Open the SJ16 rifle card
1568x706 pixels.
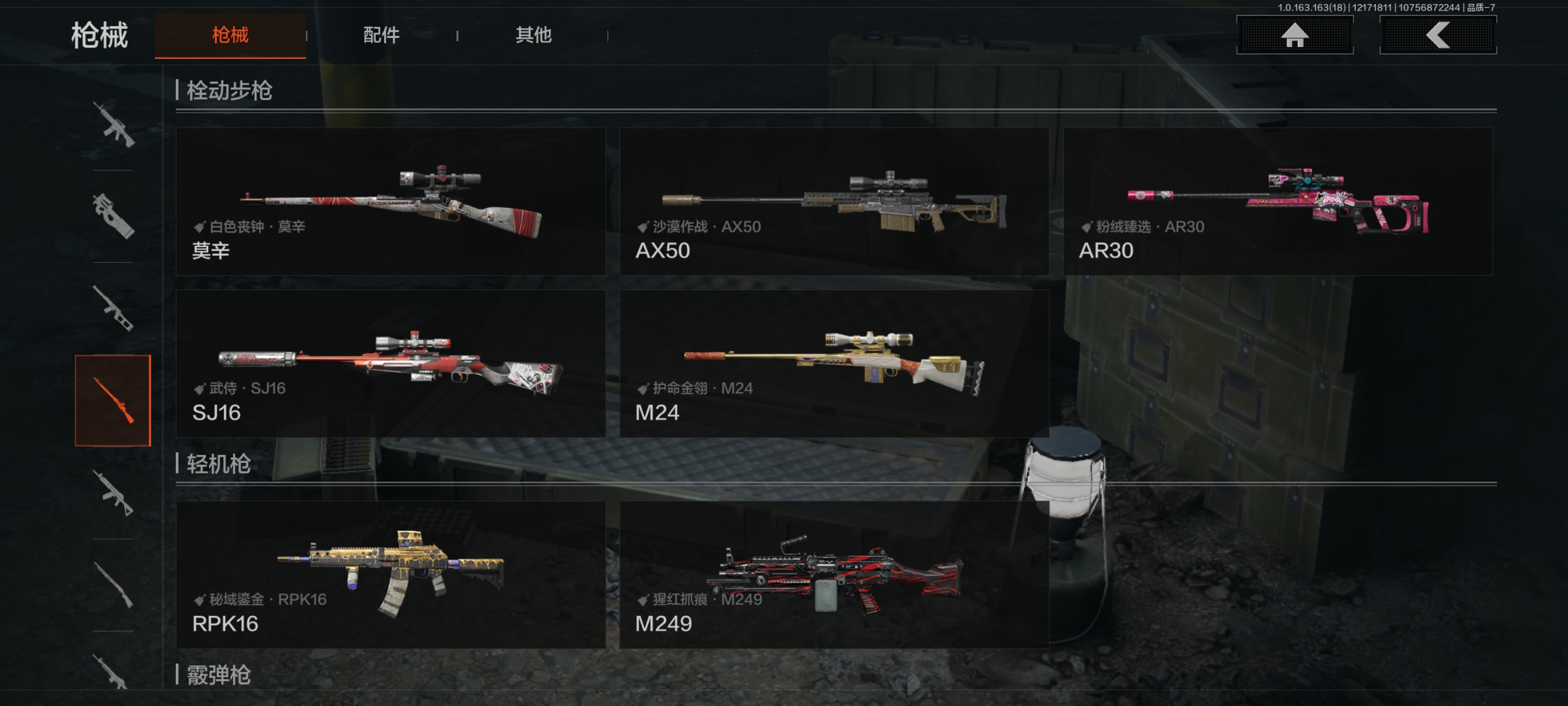(390, 364)
